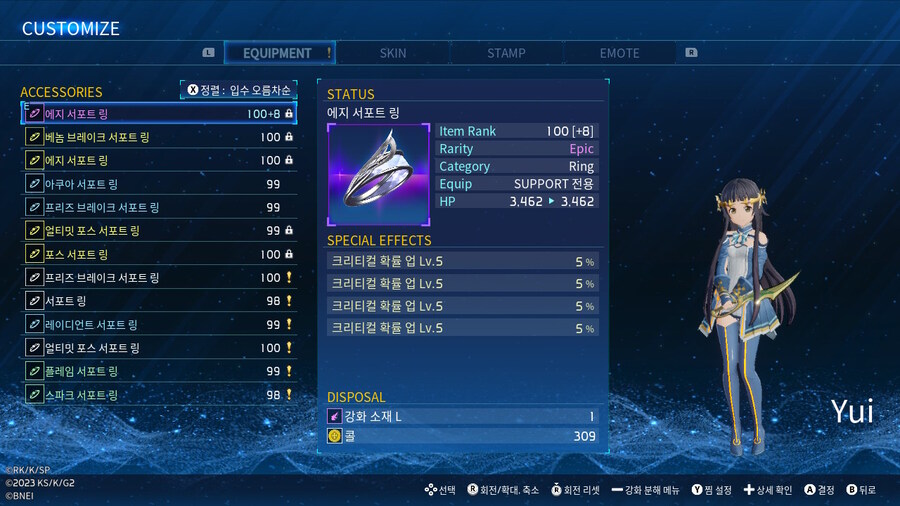Choose the 베놈 브레이크 서포트 링 accessory
Screen dimensions: 900x506
click(159, 137)
